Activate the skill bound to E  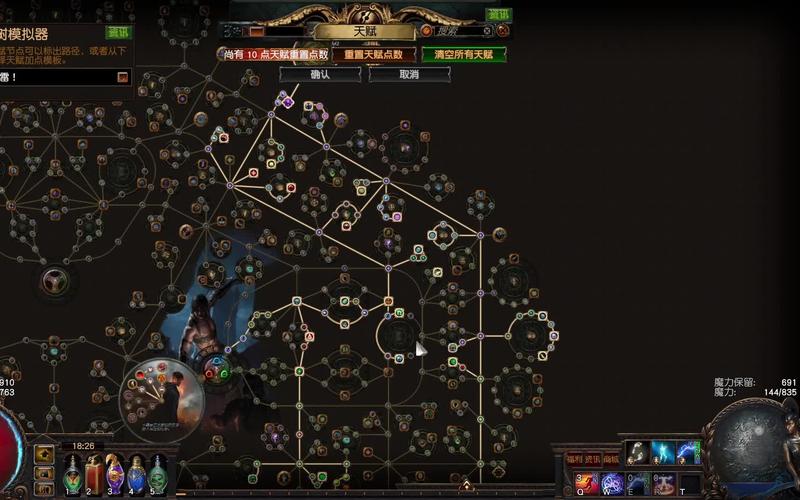tap(638, 485)
